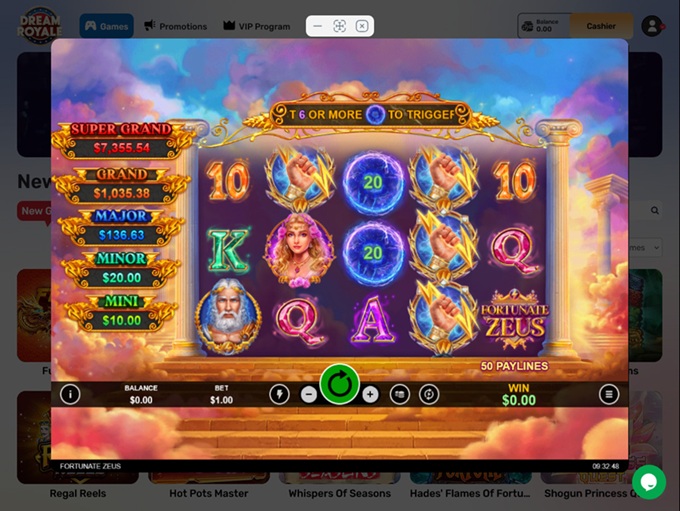Open the Cashier page
Screen dimensions: 680x511
(x=601, y=26)
